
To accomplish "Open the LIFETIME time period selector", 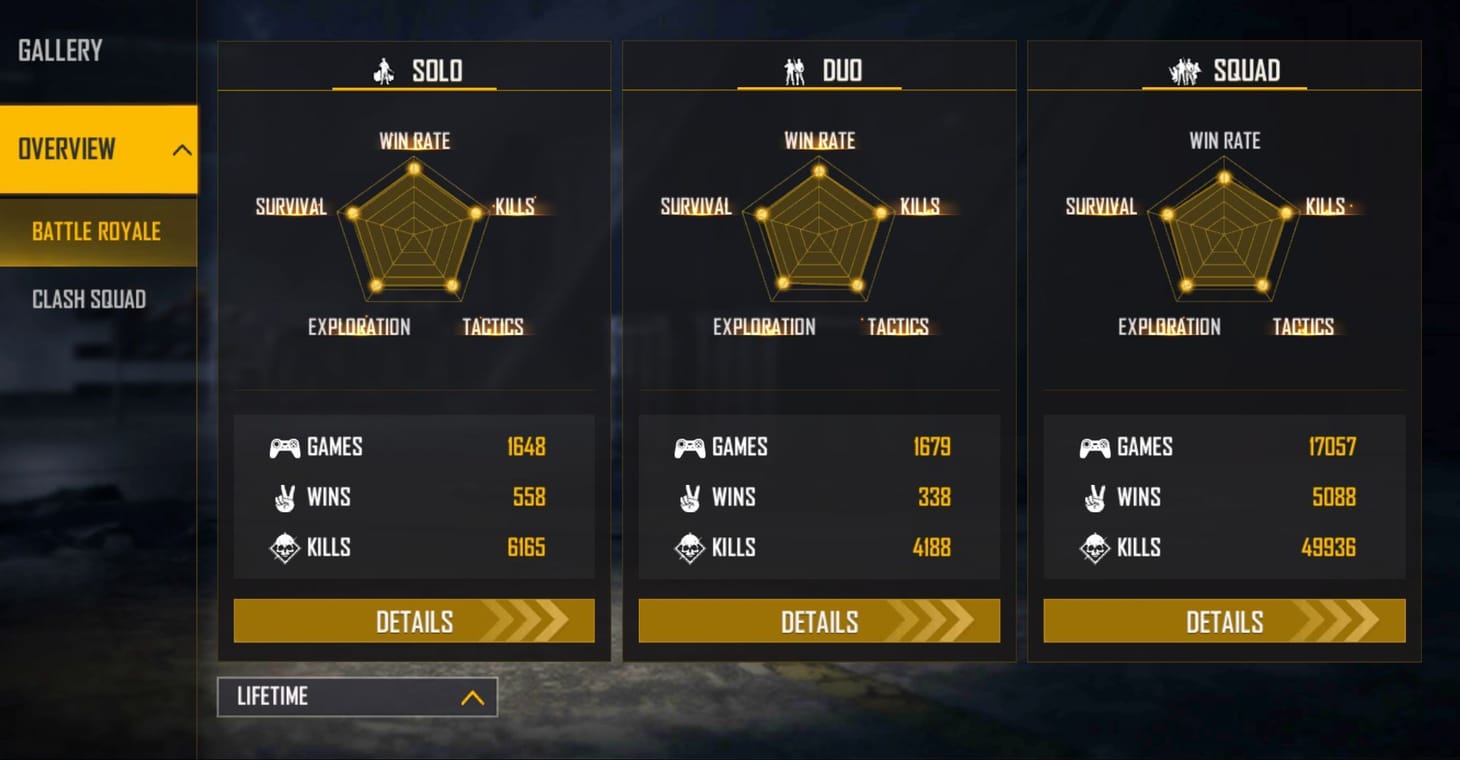I will 355,697.
